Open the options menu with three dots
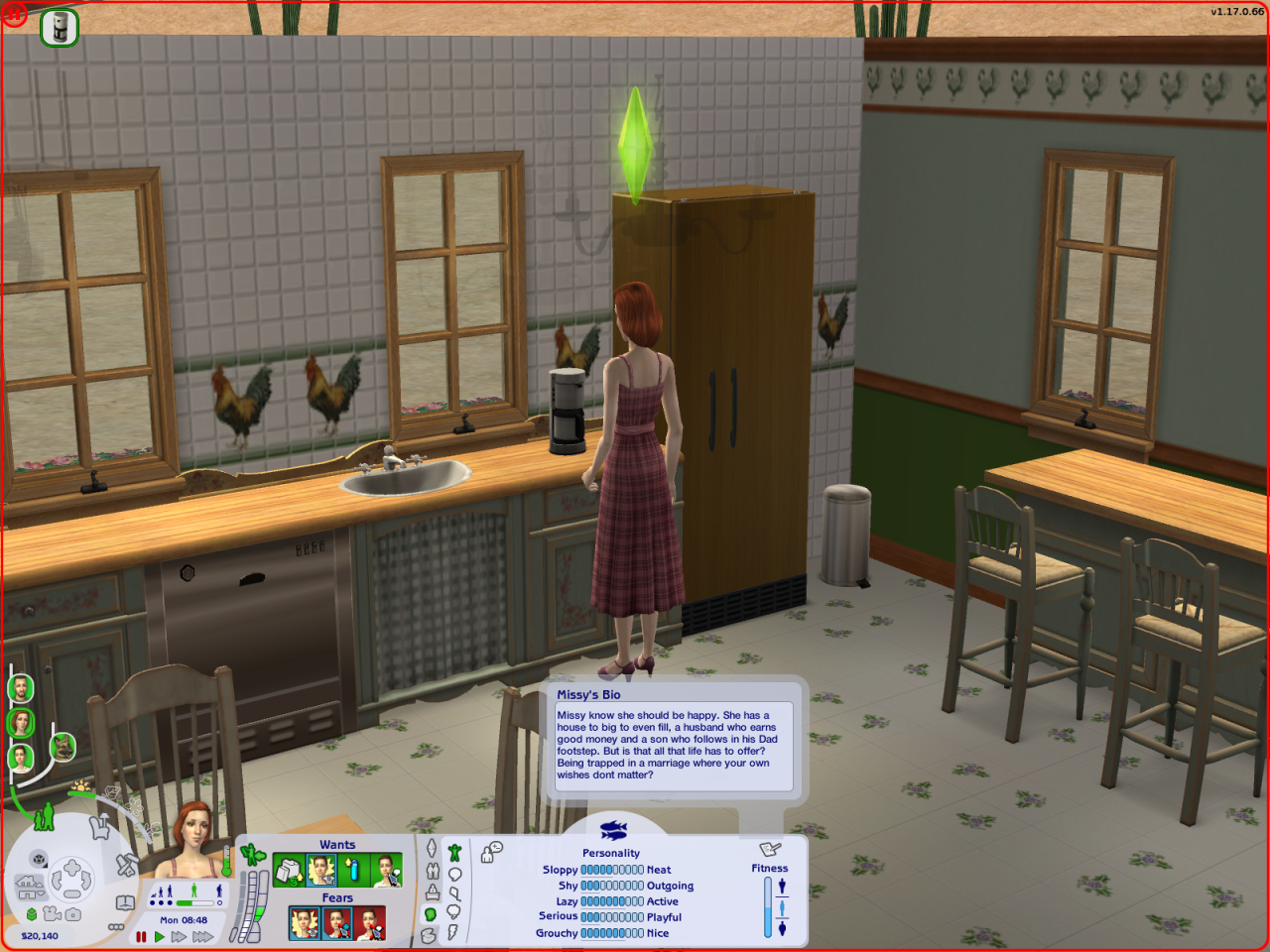The image size is (1270, 952). tap(116, 927)
